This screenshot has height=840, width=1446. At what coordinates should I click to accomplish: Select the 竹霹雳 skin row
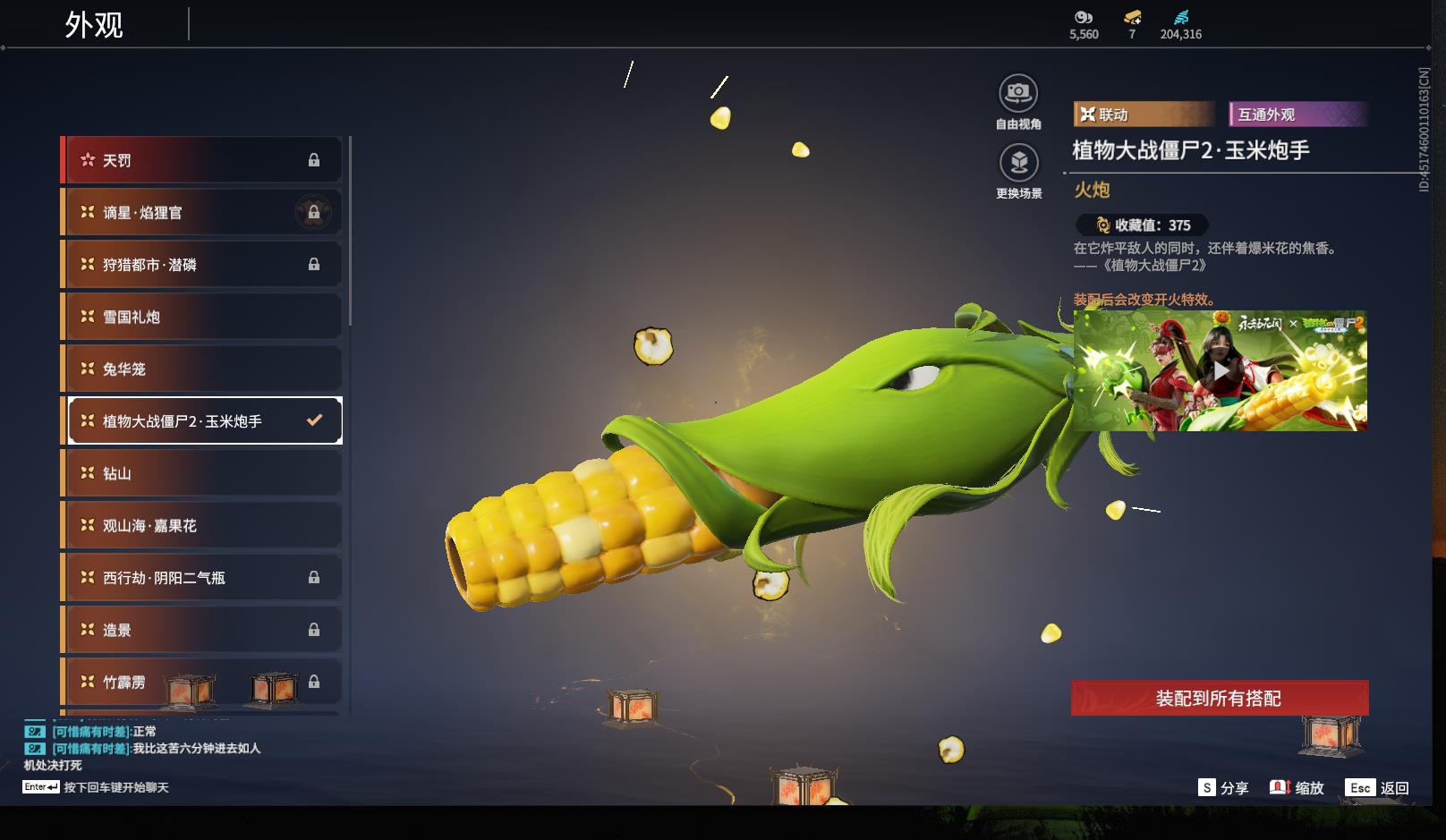tap(203, 682)
